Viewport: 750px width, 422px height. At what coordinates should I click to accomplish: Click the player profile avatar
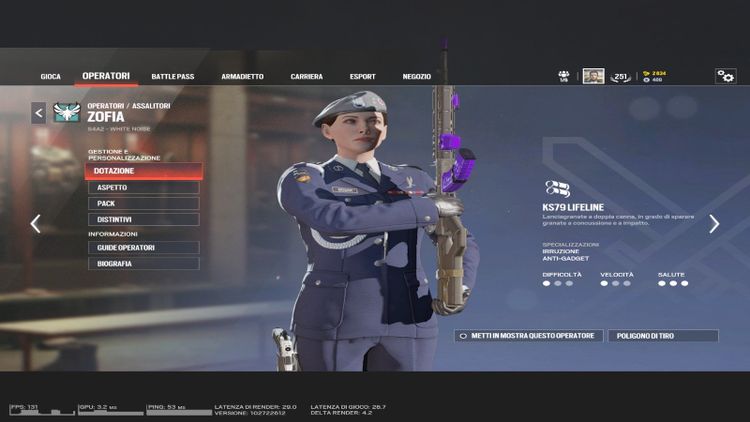593,76
